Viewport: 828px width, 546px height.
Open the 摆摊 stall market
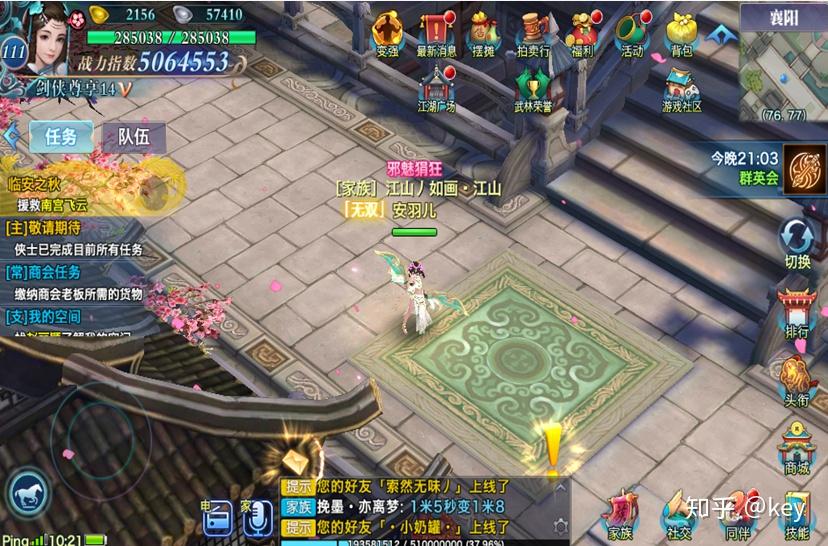(x=485, y=33)
